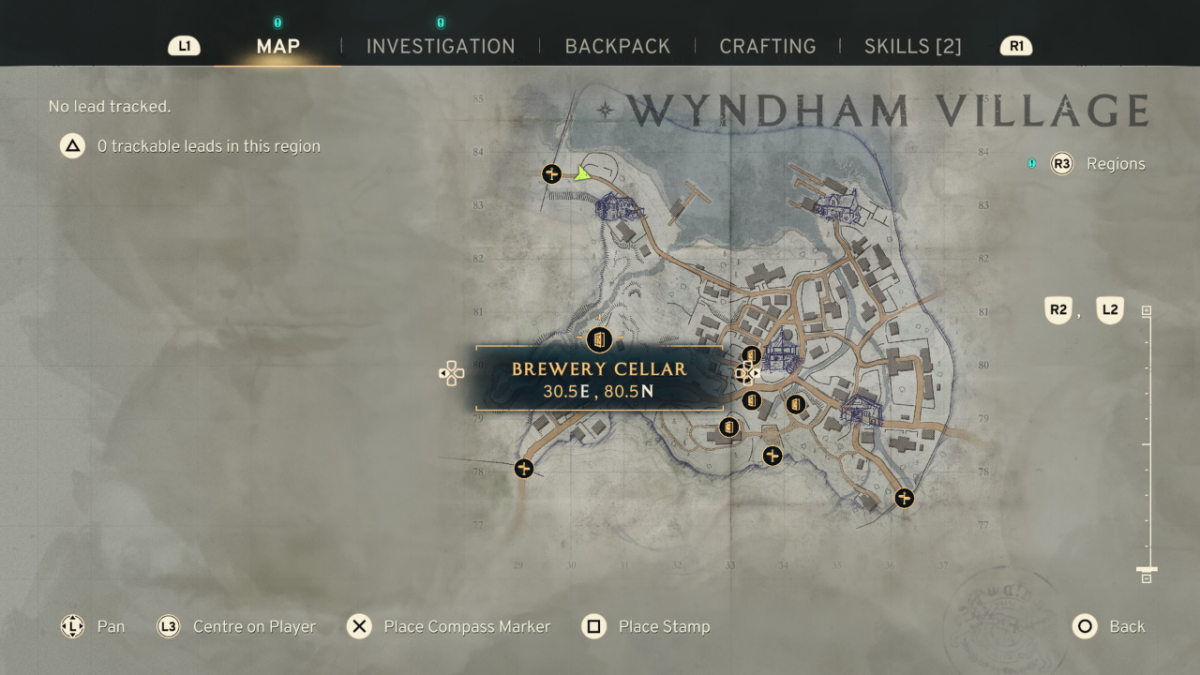Show the Skills [2] tab

pyautogui.click(x=912, y=46)
